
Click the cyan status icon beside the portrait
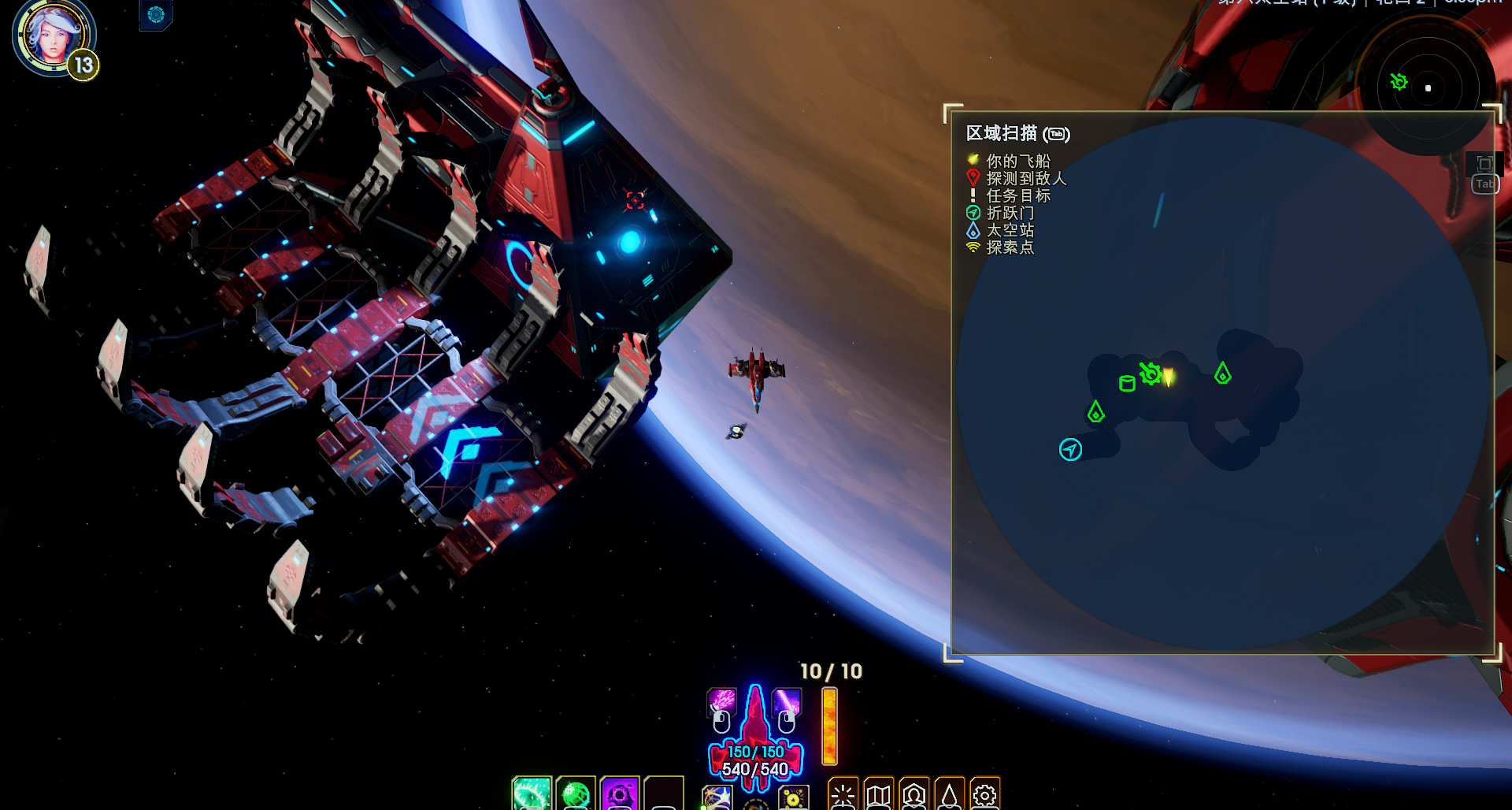pos(156,14)
